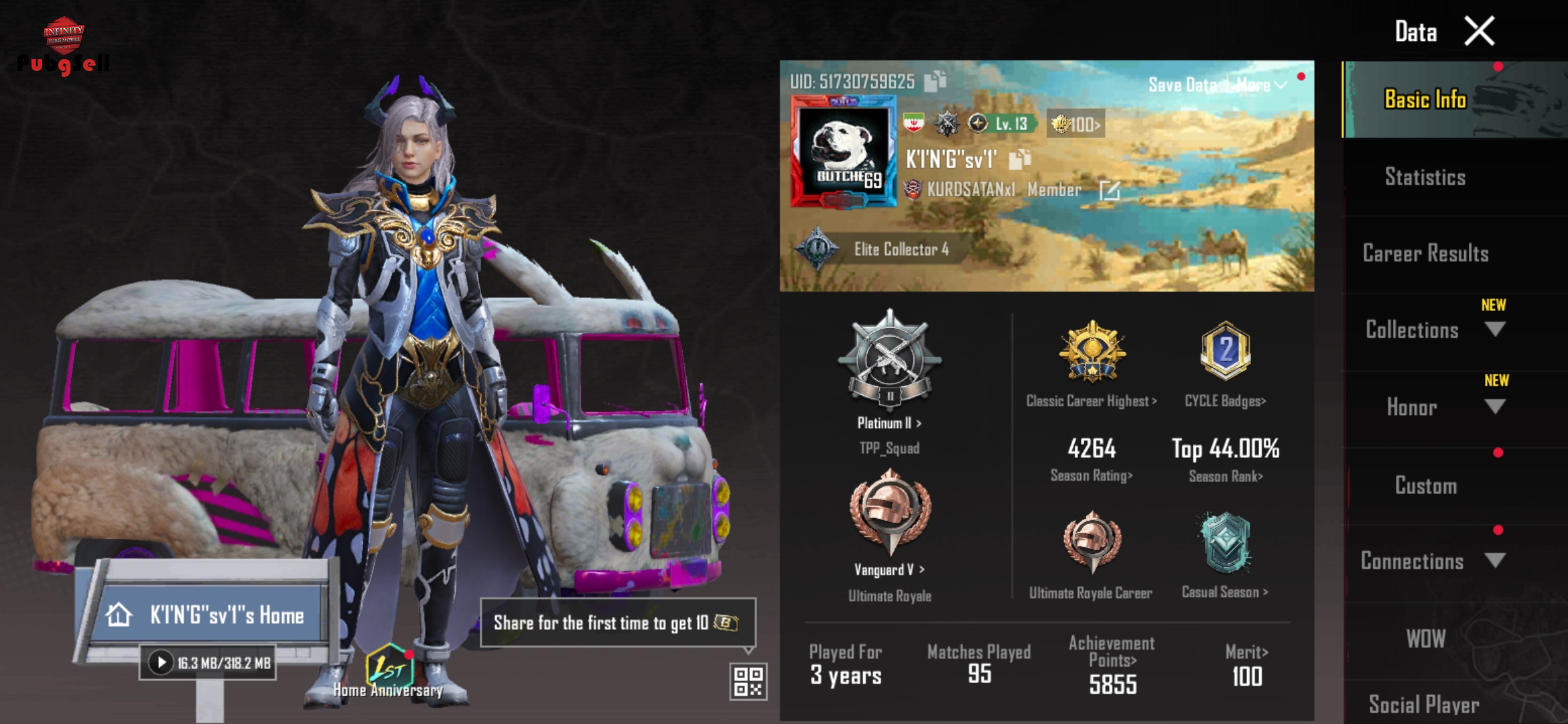Open the WOW tab
Viewport: 1568px width, 724px height.
click(x=1425, y=638)
